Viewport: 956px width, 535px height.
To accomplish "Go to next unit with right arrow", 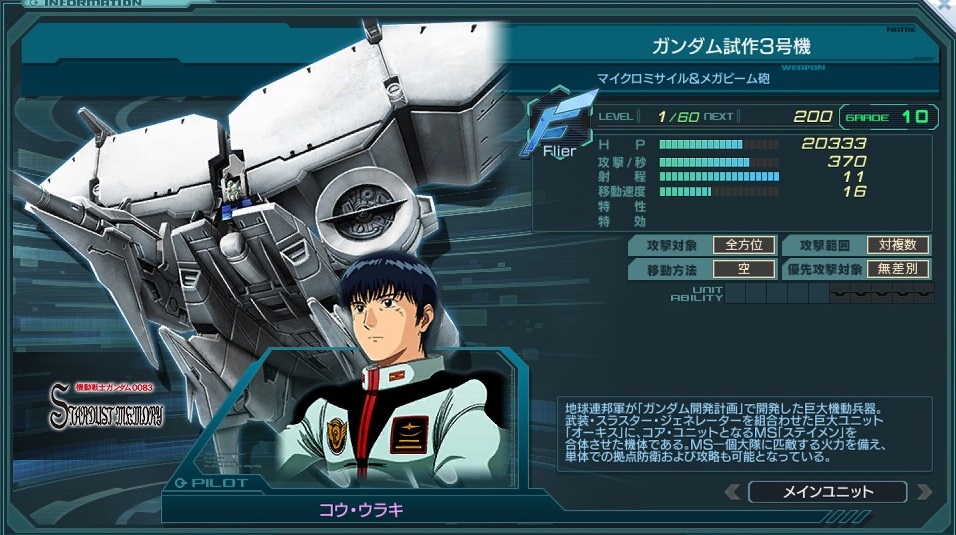I will (x=922, y=491).
